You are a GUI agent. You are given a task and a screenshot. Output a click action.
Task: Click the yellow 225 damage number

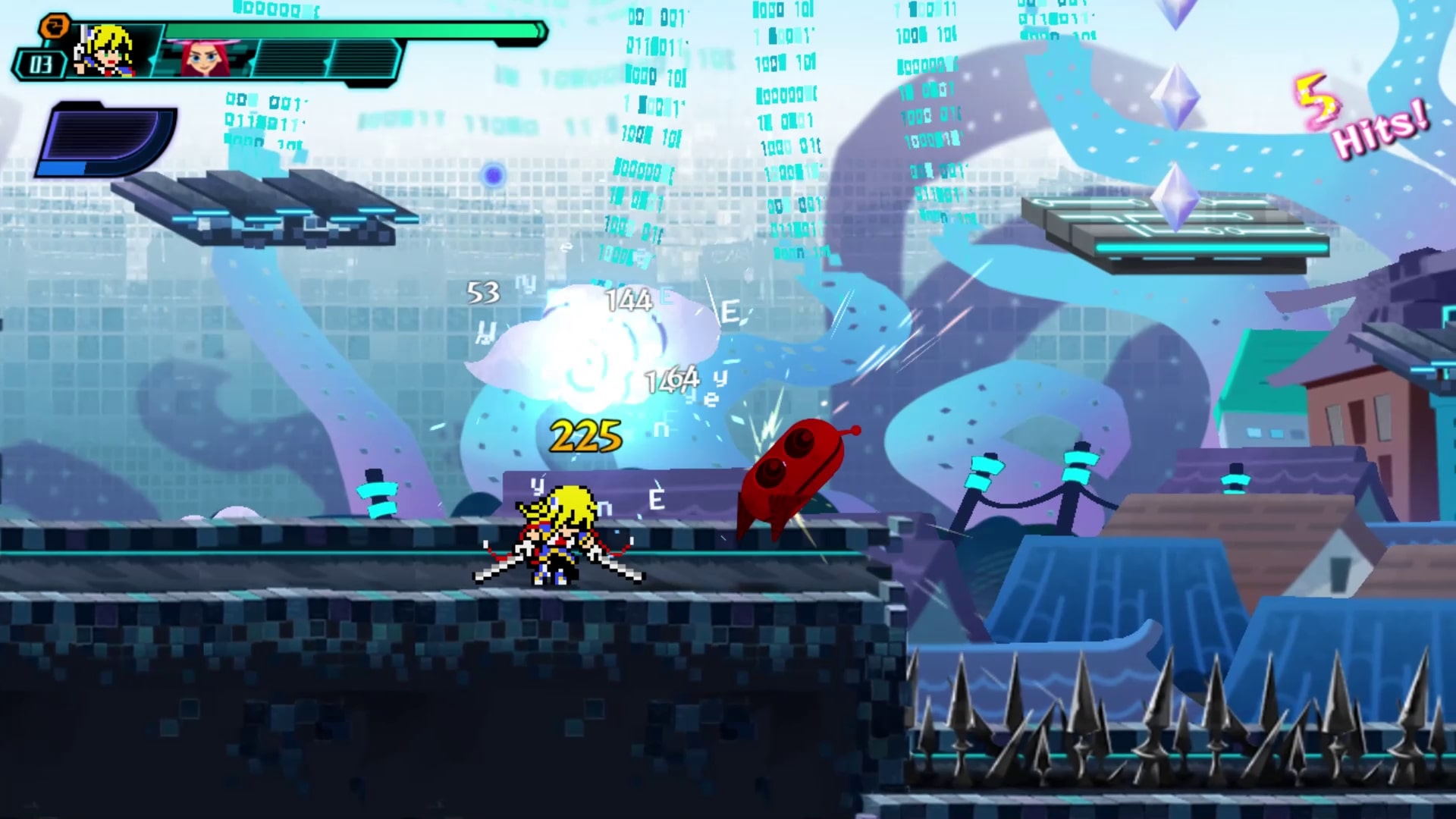tap(584, 434)
